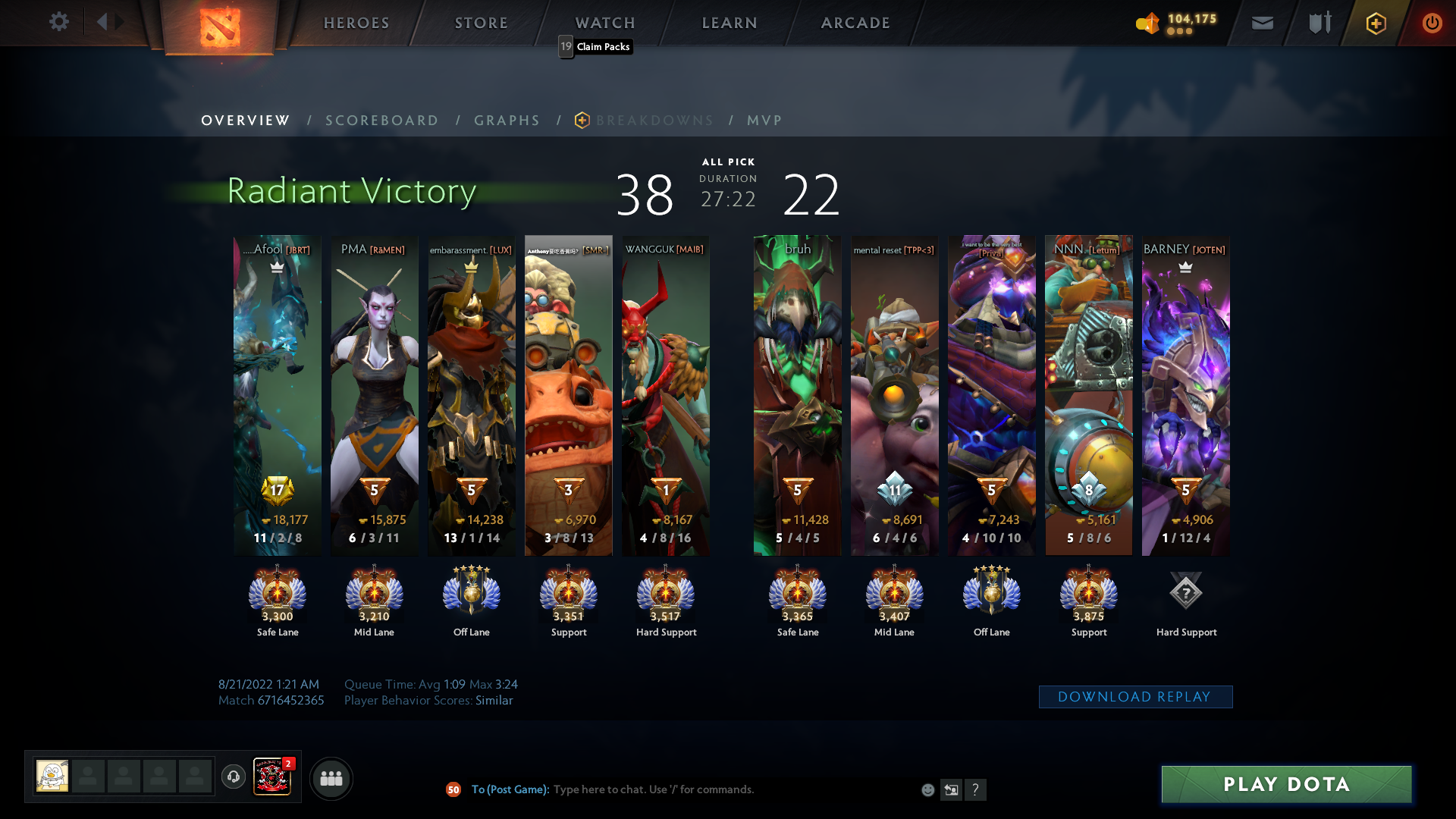Viewport: 1456px width, 819px height.
Task: Click the forward navigation arrow near settings
Action: pyautogui.click(x=120, y=22)
